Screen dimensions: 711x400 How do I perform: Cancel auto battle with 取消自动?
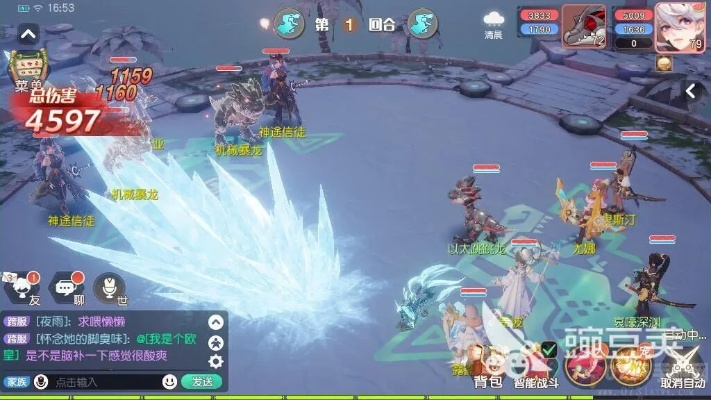(x=682, y=366)
